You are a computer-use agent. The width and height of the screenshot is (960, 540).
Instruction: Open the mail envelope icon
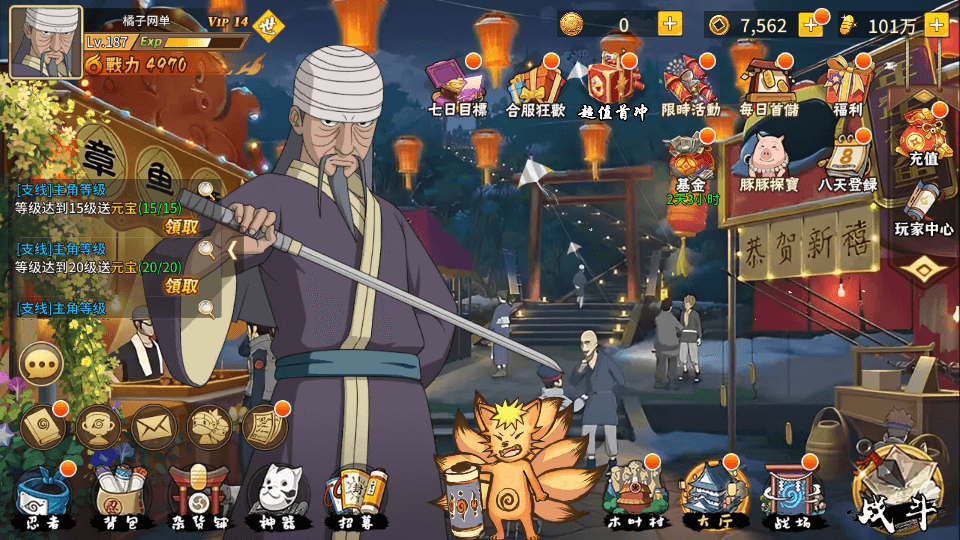click(153, 427)
